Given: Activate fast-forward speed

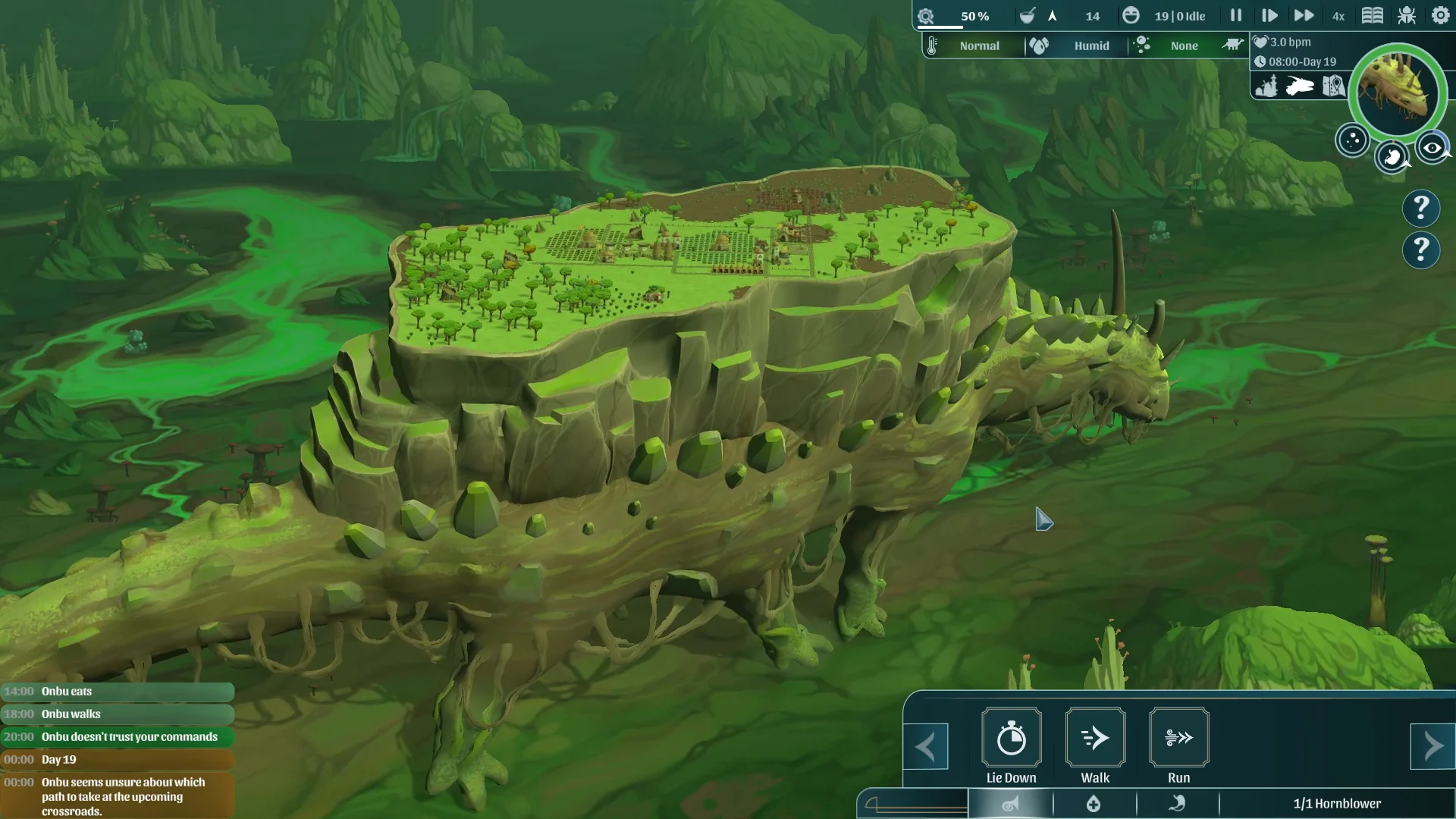Looking at the screenshot, I should (1304, 15).
